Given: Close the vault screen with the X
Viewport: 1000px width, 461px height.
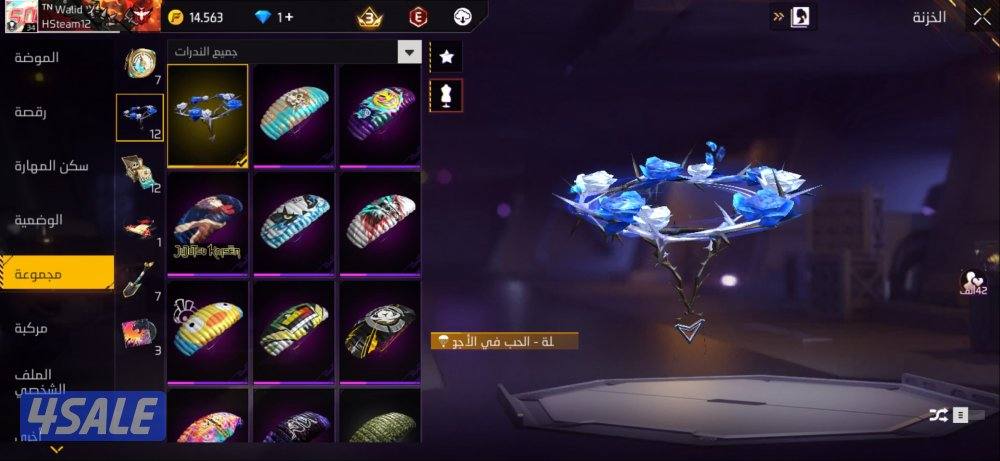Looking at the screenshot, I should (x=981, y=16).
